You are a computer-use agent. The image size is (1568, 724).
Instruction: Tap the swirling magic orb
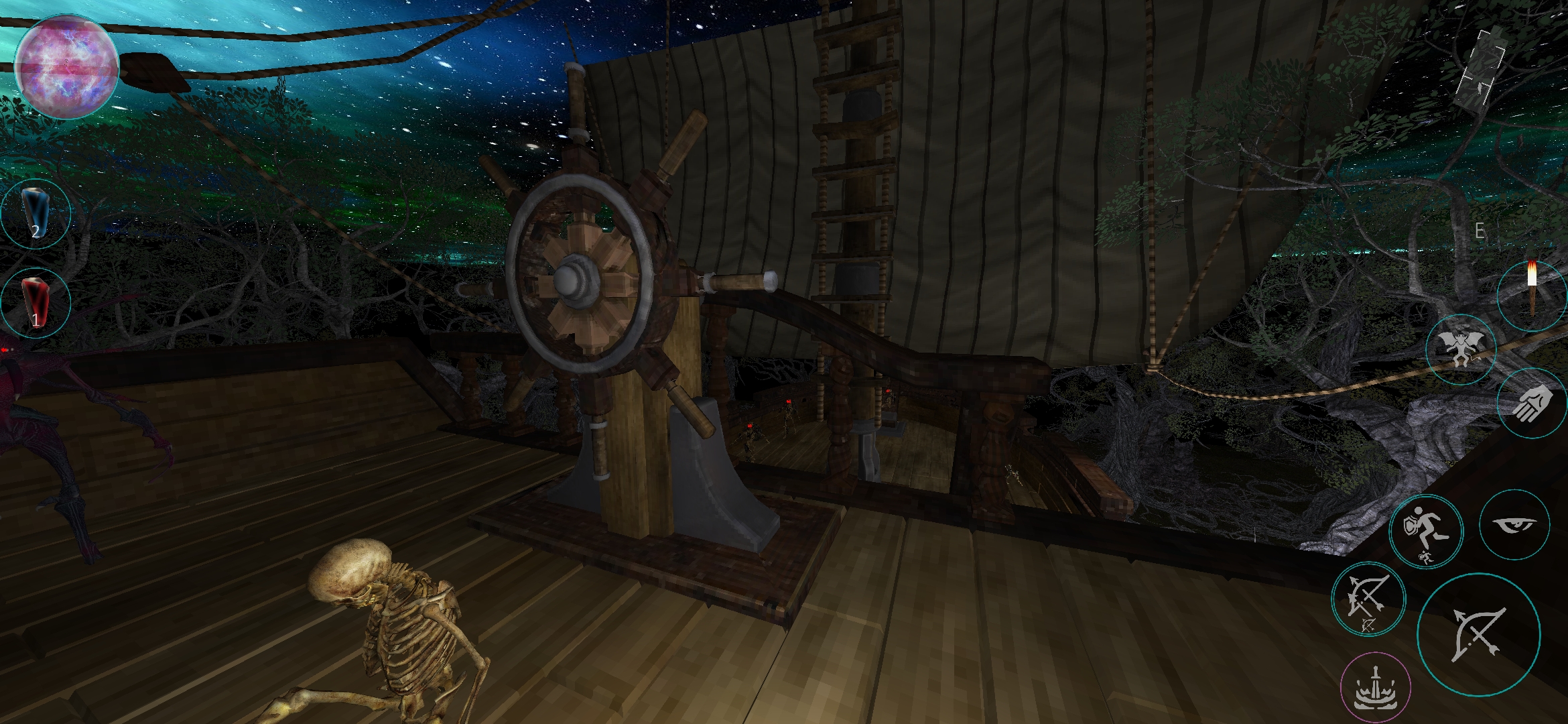[x=66, y=68]
